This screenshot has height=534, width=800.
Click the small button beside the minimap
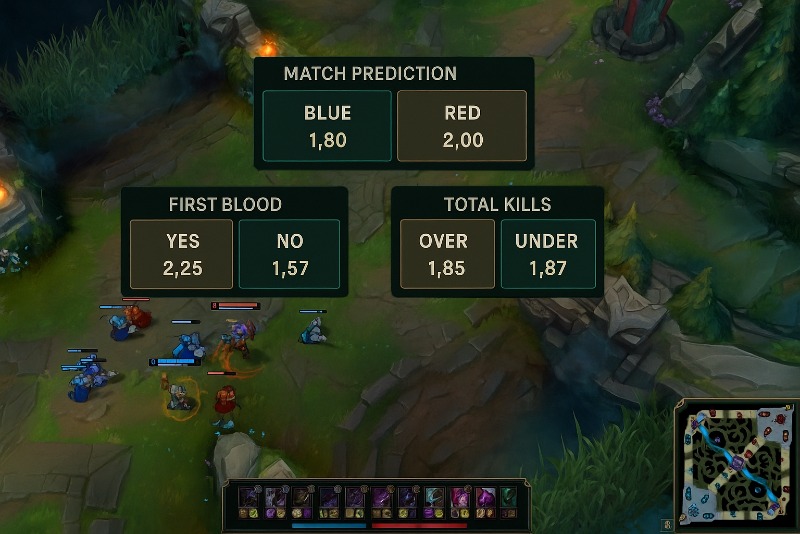pos(667,523)
